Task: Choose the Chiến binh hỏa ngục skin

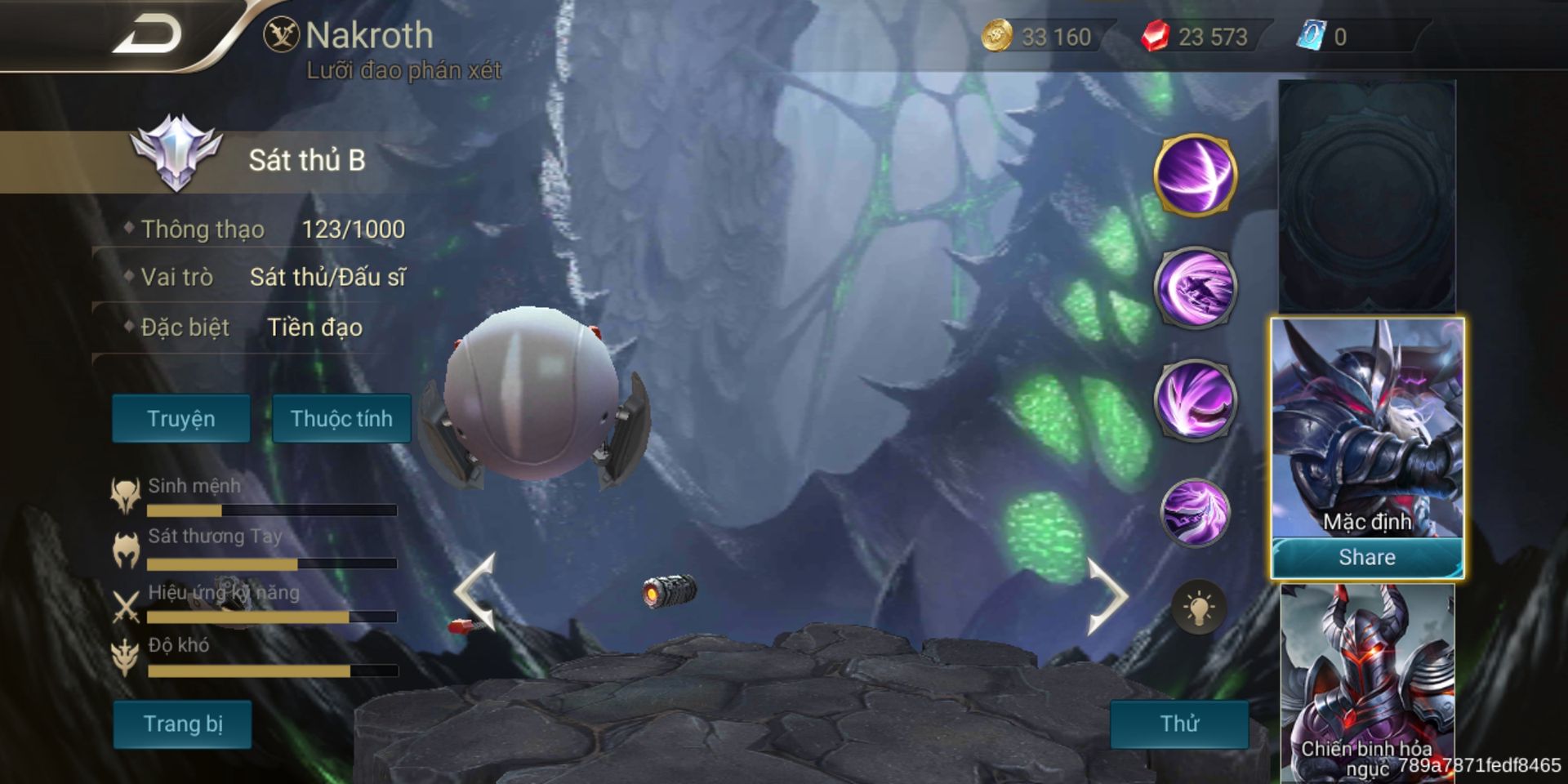Action: tap(1366, 682)
